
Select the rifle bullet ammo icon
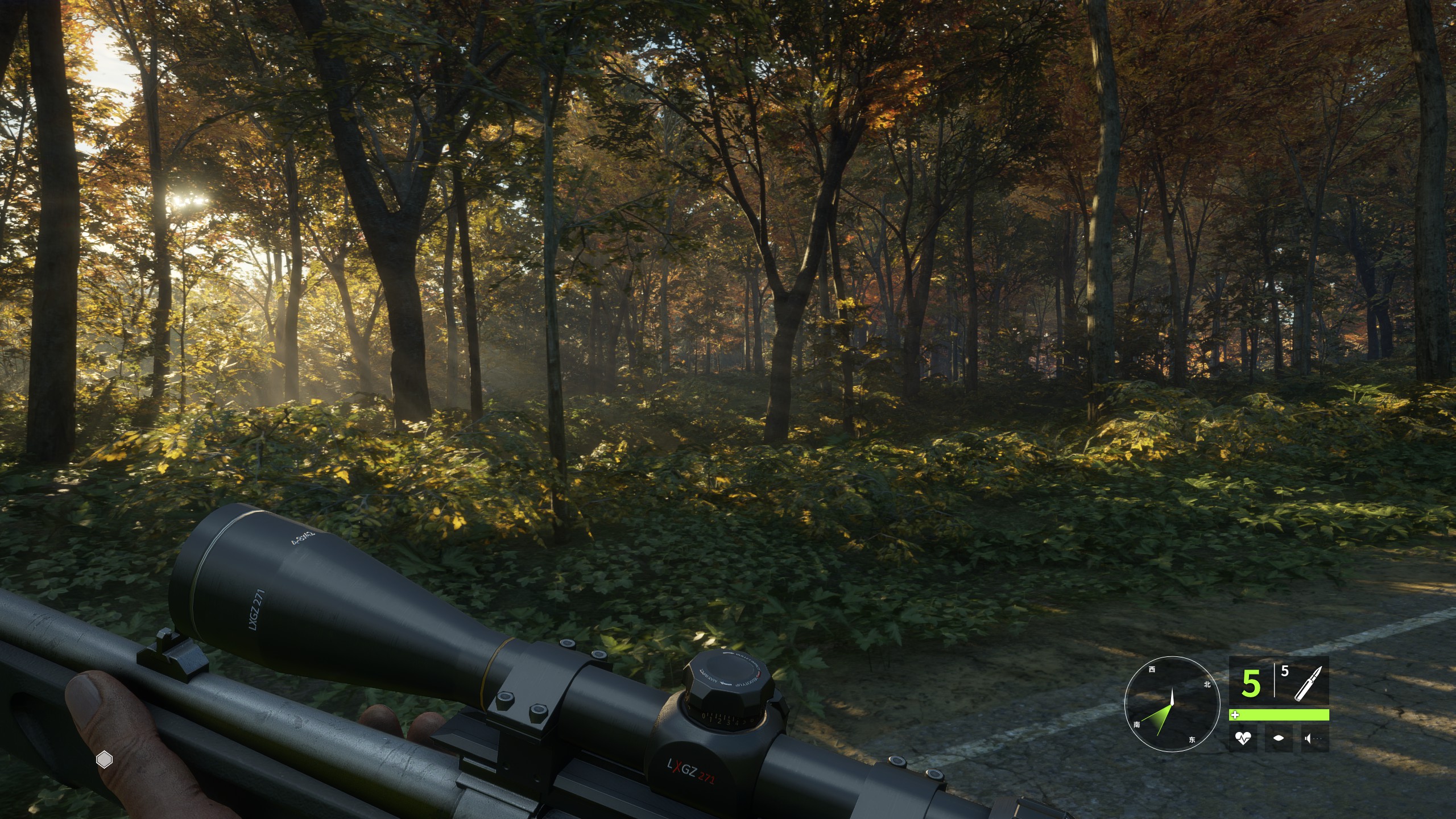pos(1308,684)
